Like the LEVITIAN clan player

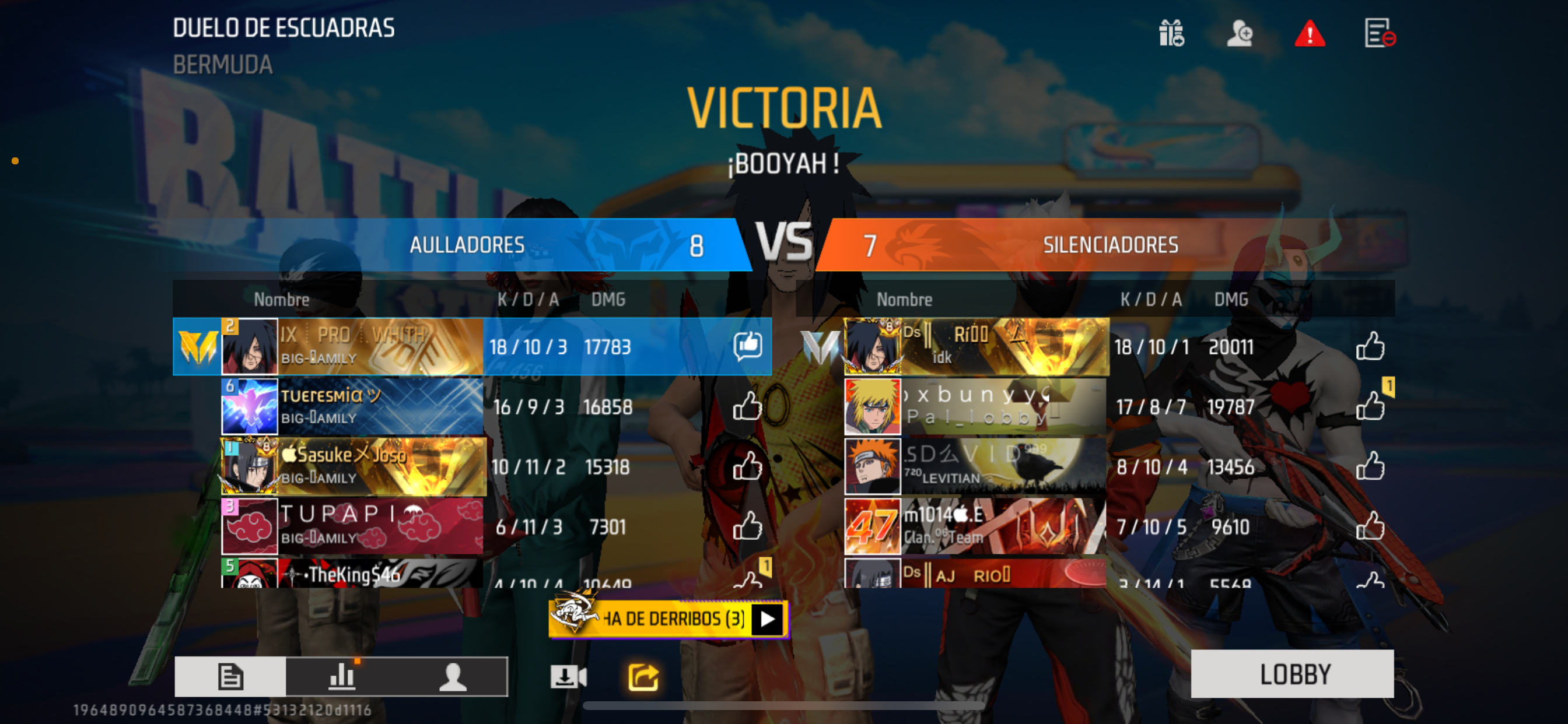(x=1370, y=467)
